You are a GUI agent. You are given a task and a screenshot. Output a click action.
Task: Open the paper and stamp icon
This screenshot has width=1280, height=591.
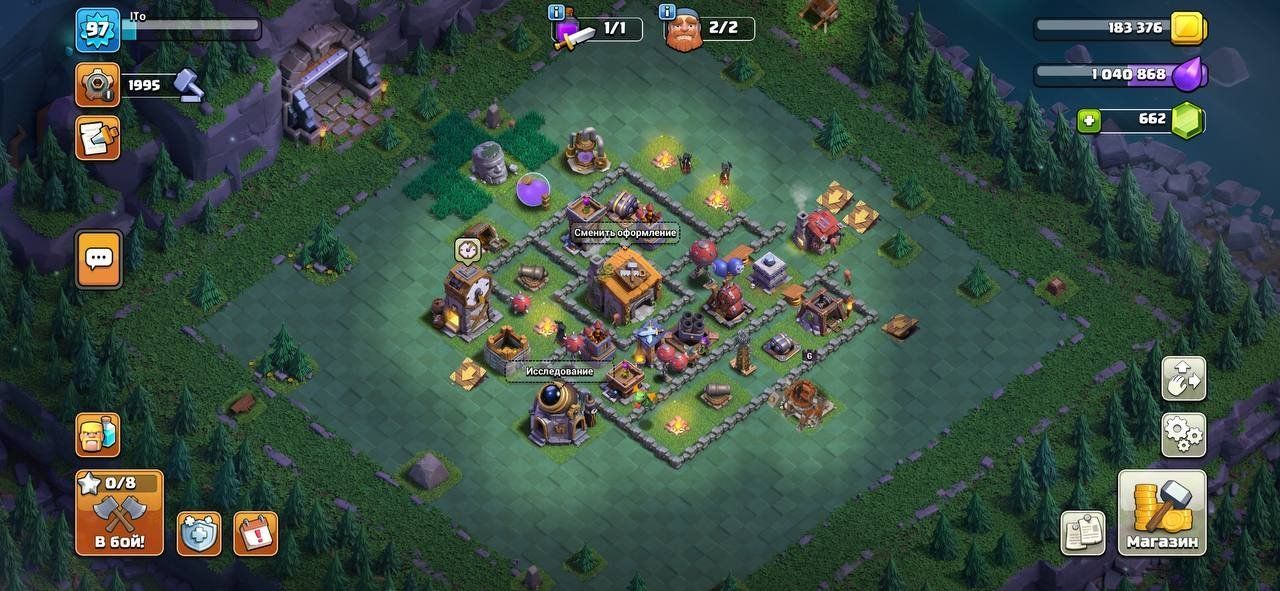pos(97,137)
